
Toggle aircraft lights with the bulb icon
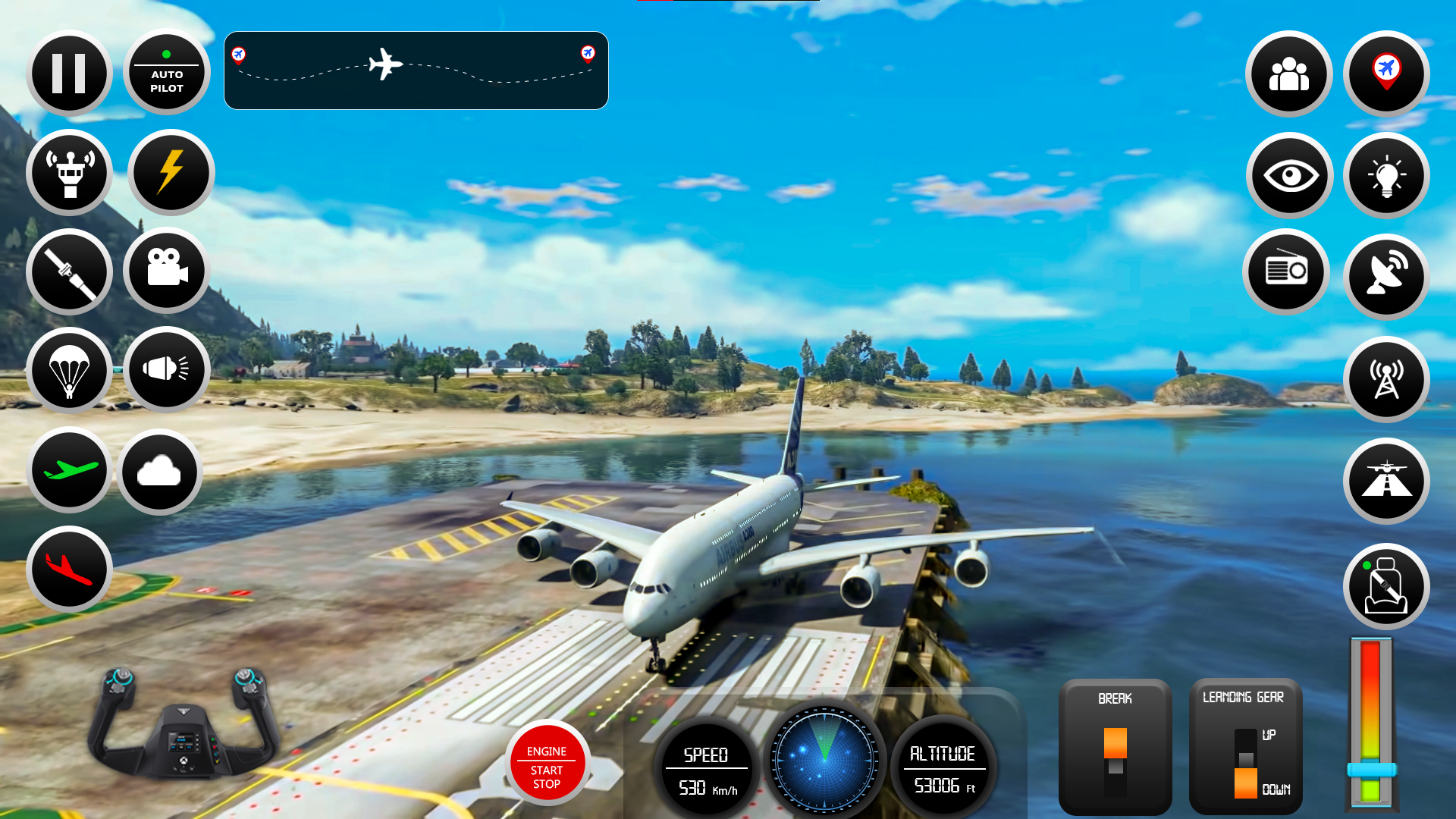(x=1386, y=175)
